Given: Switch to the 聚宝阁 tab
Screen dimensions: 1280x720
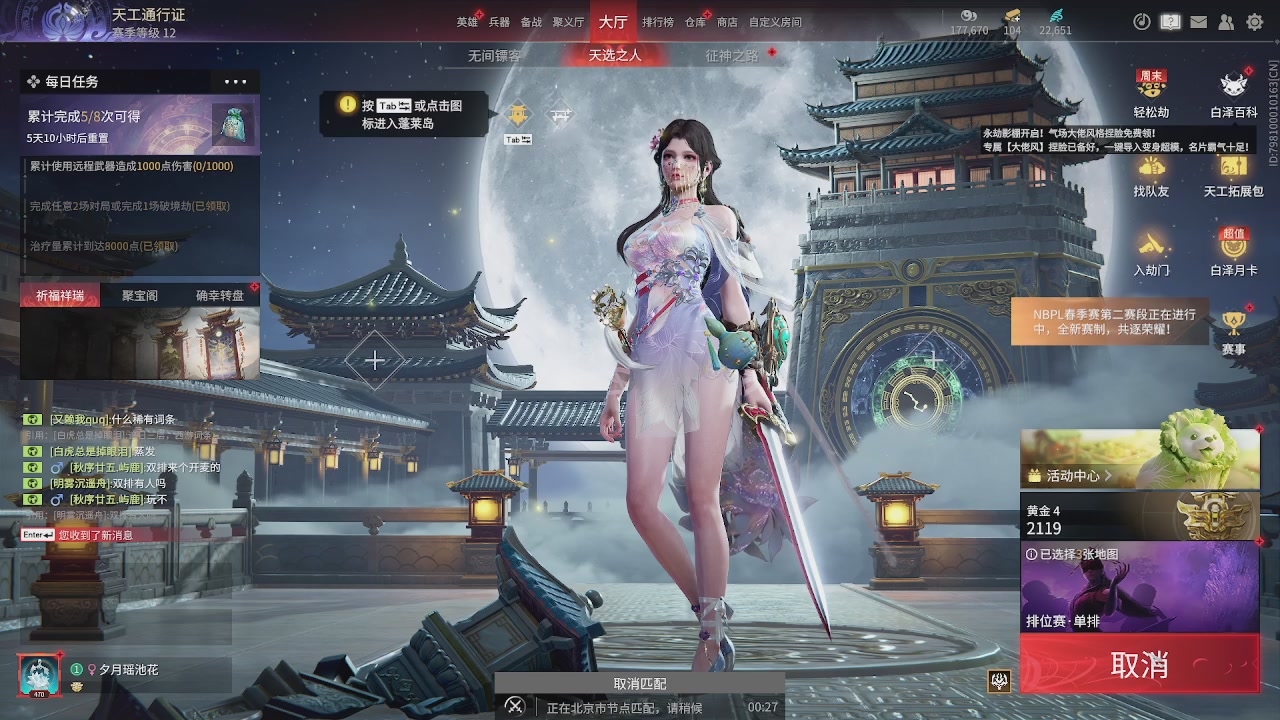Looking at the screenshot, I should pyautogui.click(x=140, y=295).
